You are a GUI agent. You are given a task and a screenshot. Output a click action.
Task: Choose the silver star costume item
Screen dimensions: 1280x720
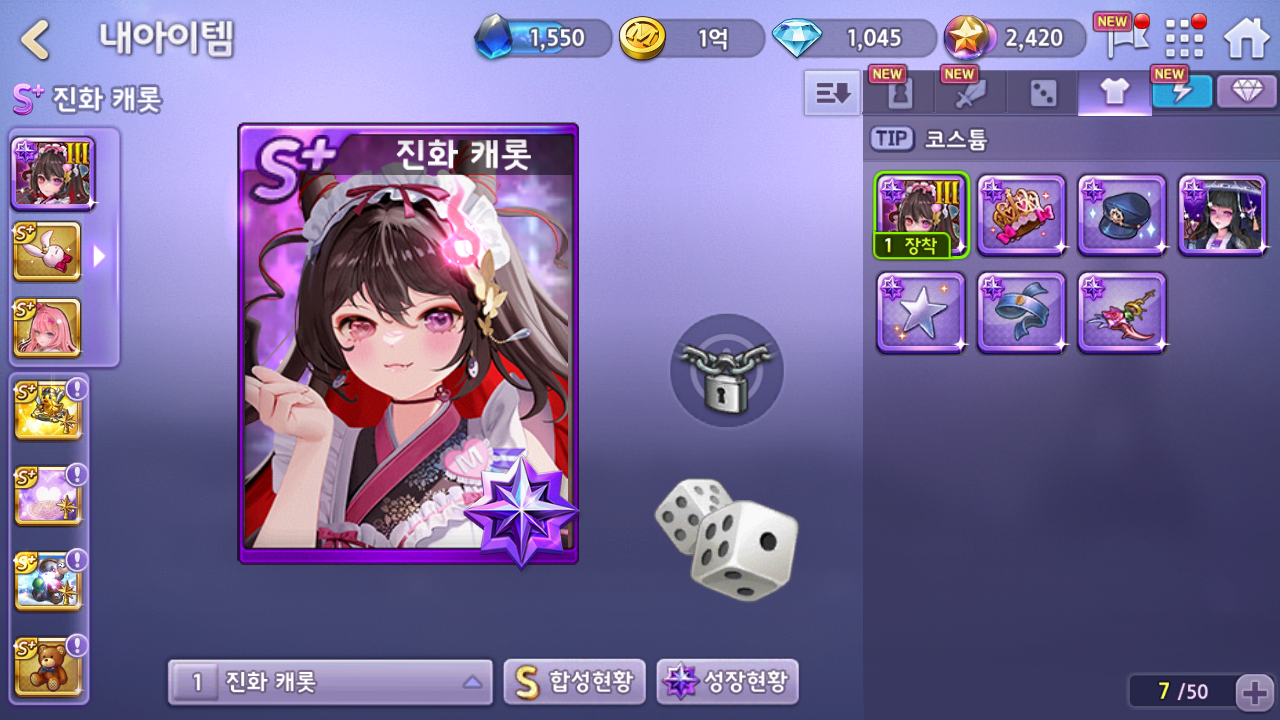pyautogui.click(x=921, y=312)
